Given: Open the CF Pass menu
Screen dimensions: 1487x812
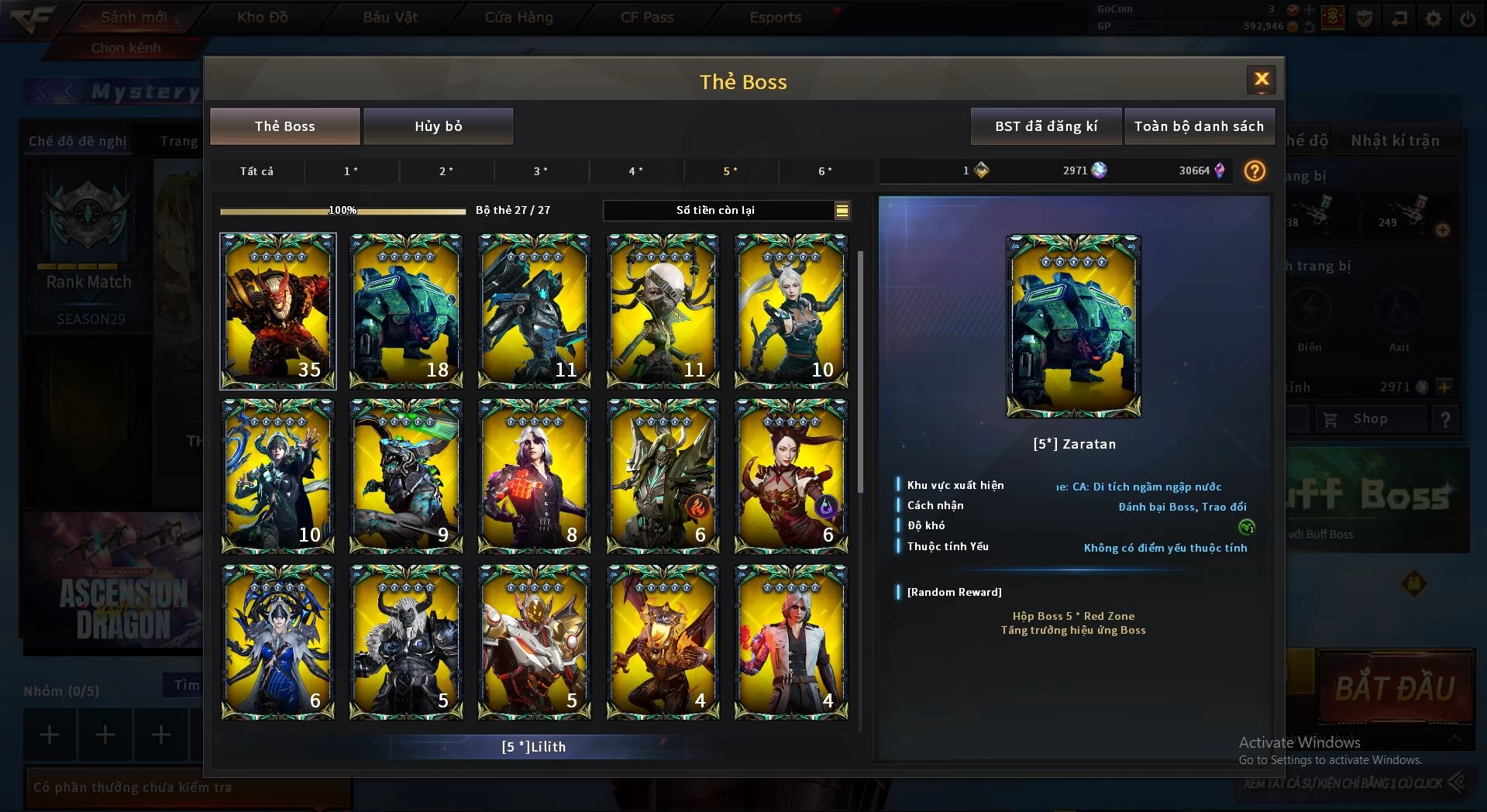Looking at the screenshot, I should tap(647, 17).
